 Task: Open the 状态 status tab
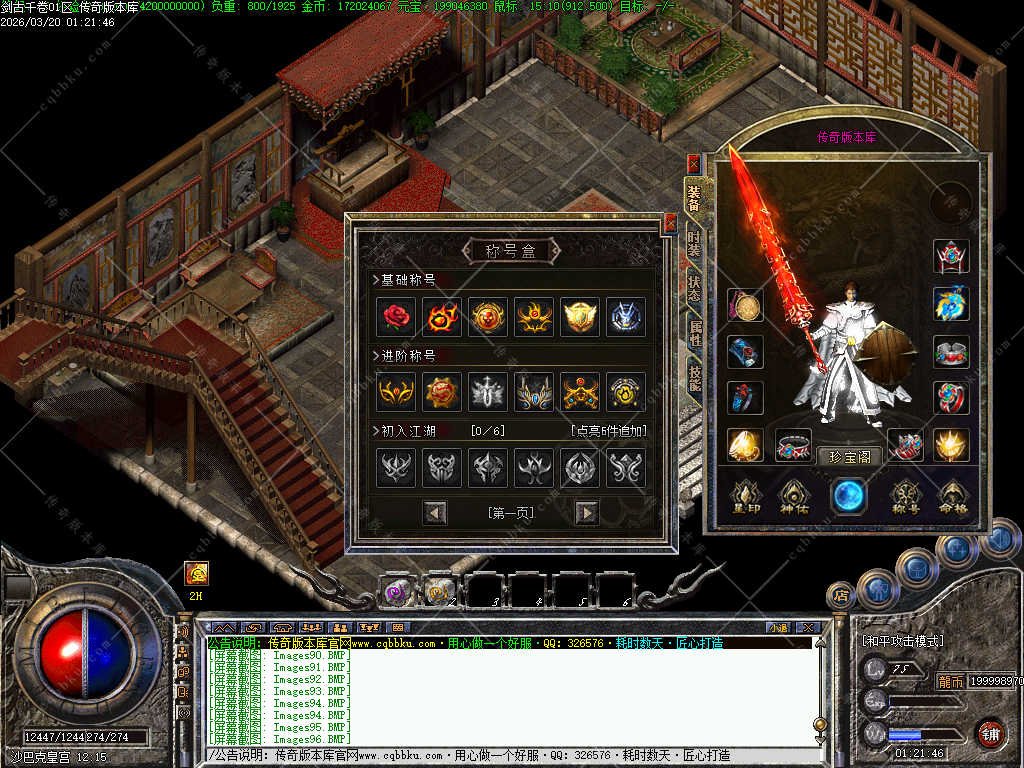[694, 285]
